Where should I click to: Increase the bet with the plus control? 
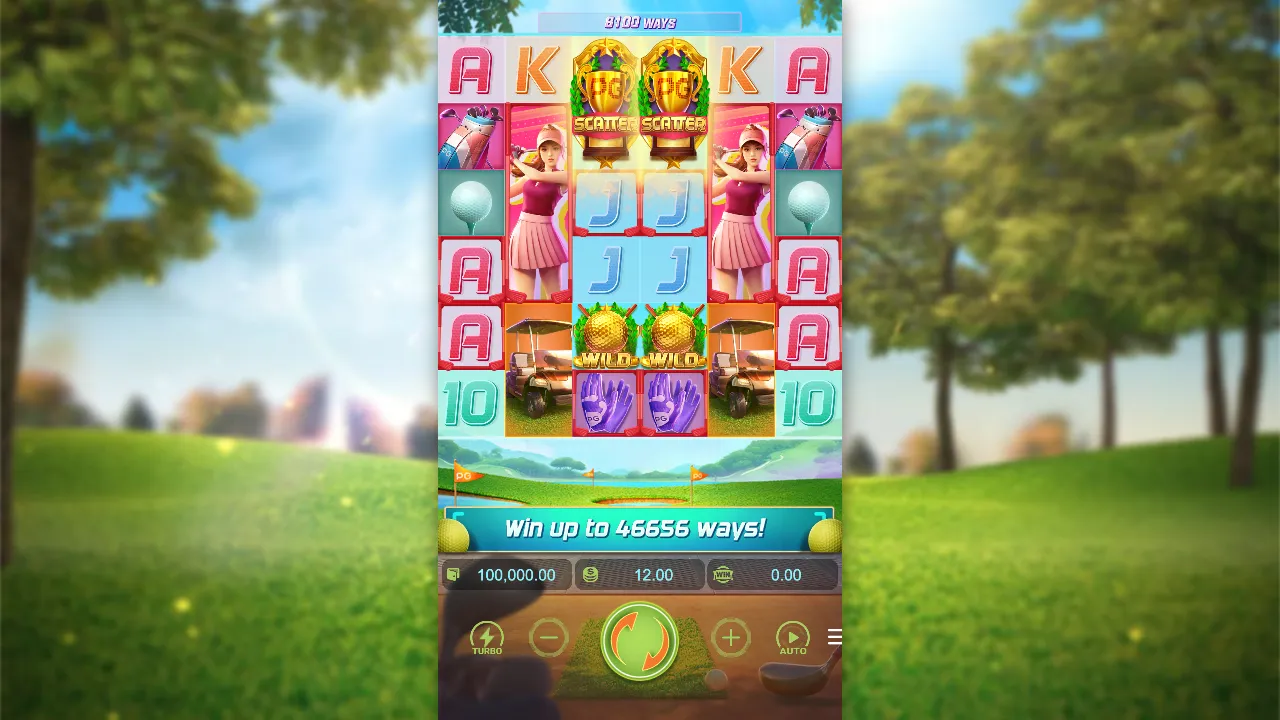(x=731, y=637)
